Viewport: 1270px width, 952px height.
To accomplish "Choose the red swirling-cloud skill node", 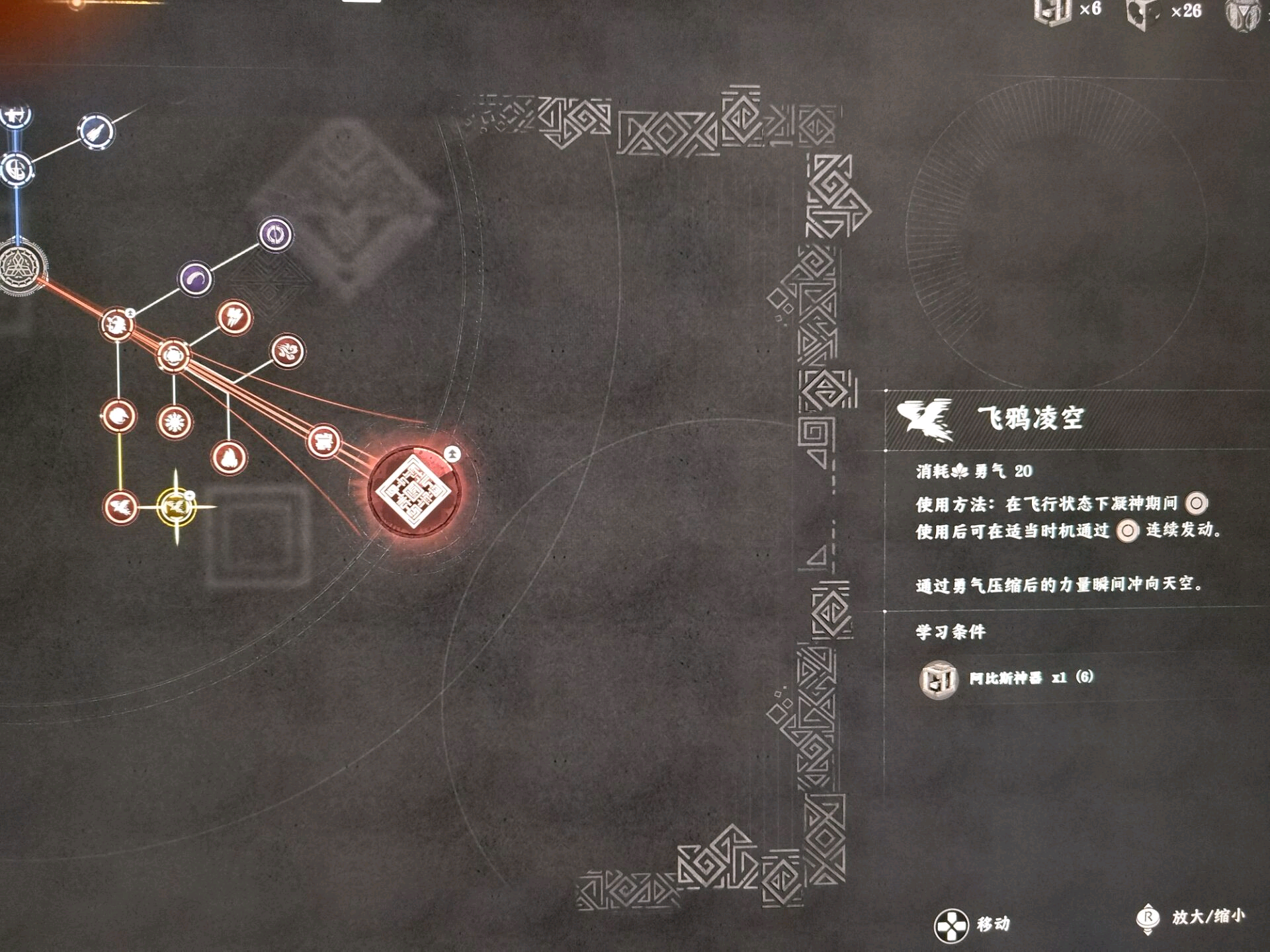I will click(288, 351).
